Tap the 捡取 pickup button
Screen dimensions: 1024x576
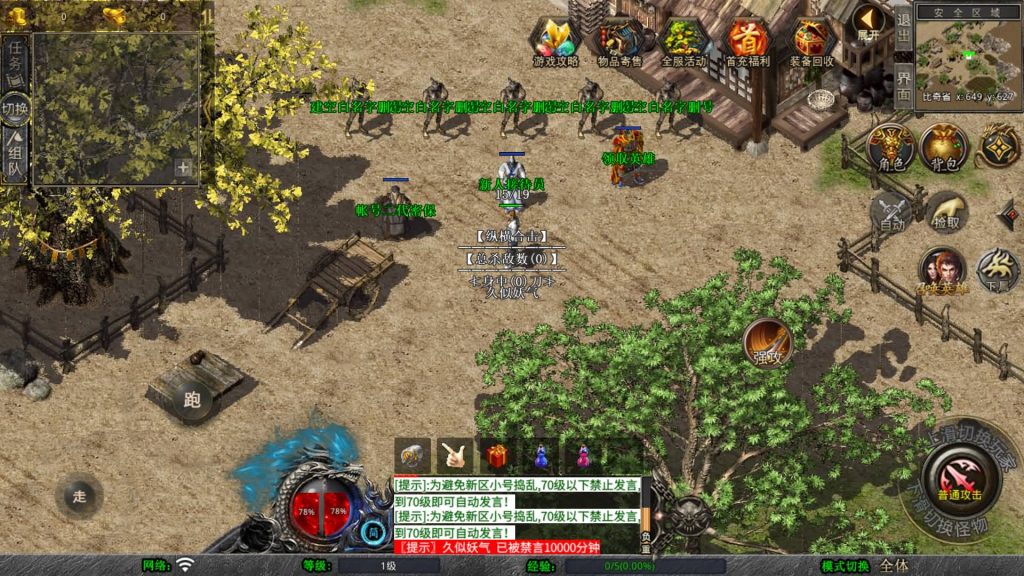946,212
